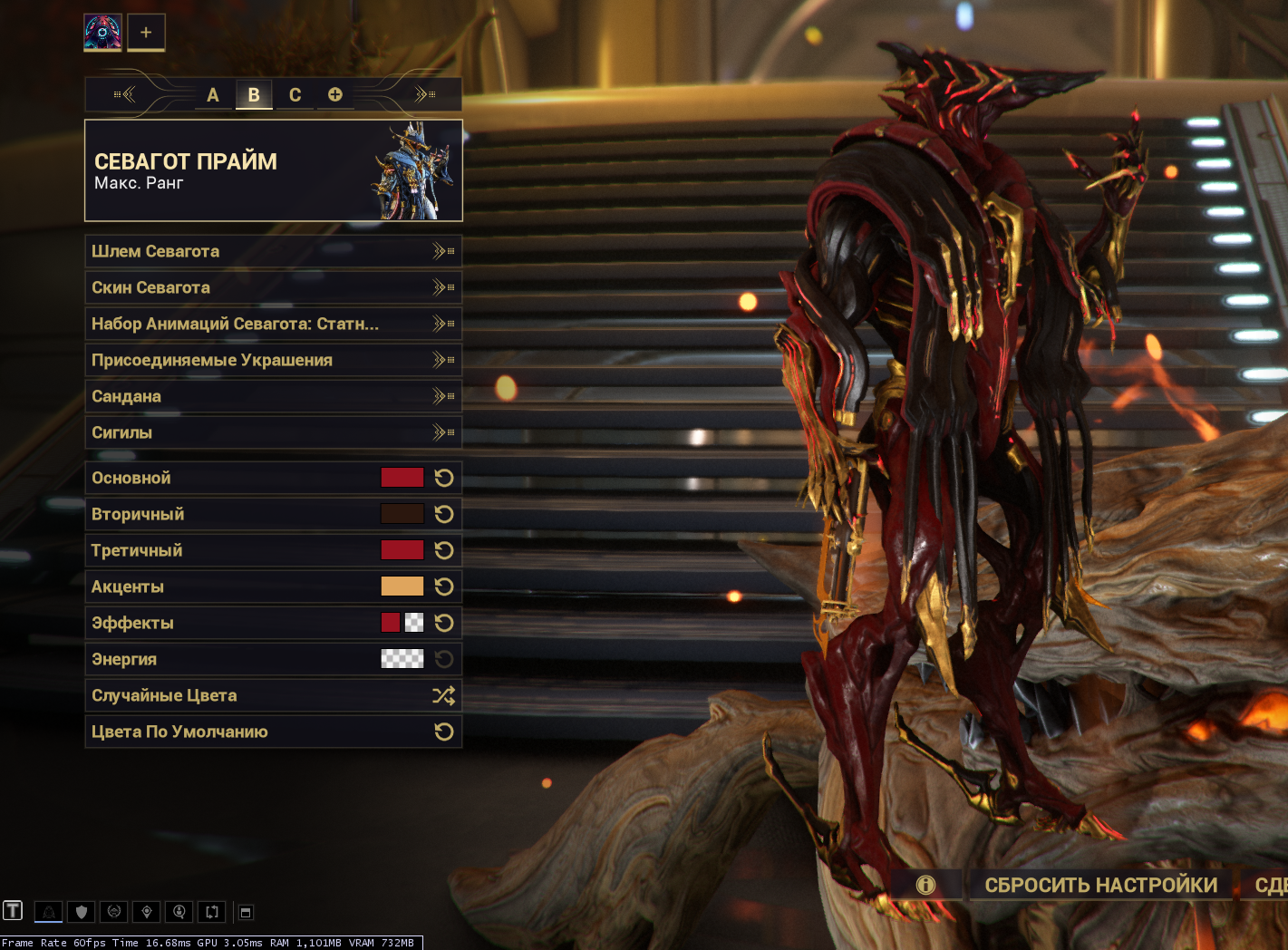Select the Акценты accent color swatch

tap(402, 586)
